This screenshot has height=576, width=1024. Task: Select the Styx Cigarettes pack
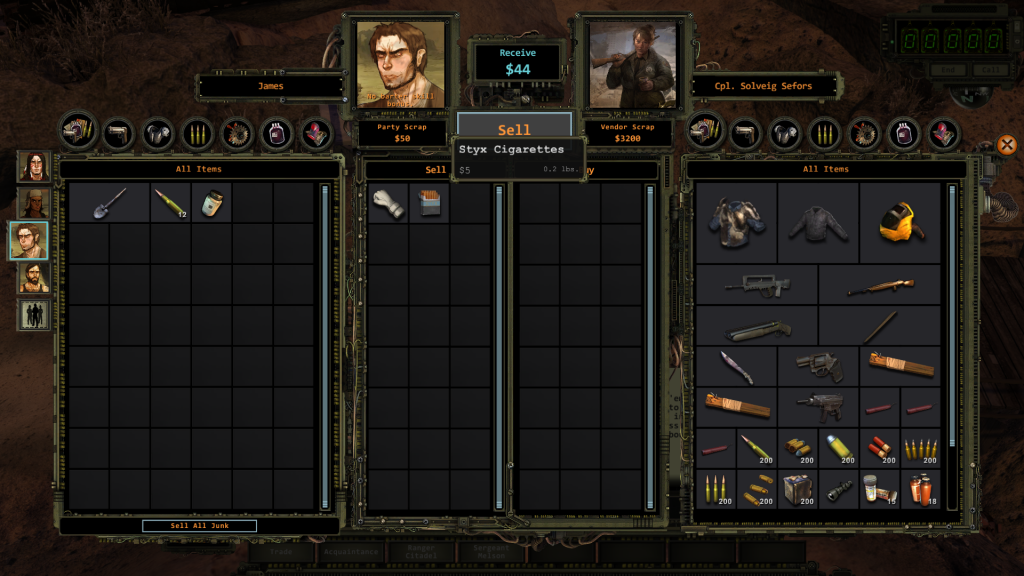click(x=430, y=203)
